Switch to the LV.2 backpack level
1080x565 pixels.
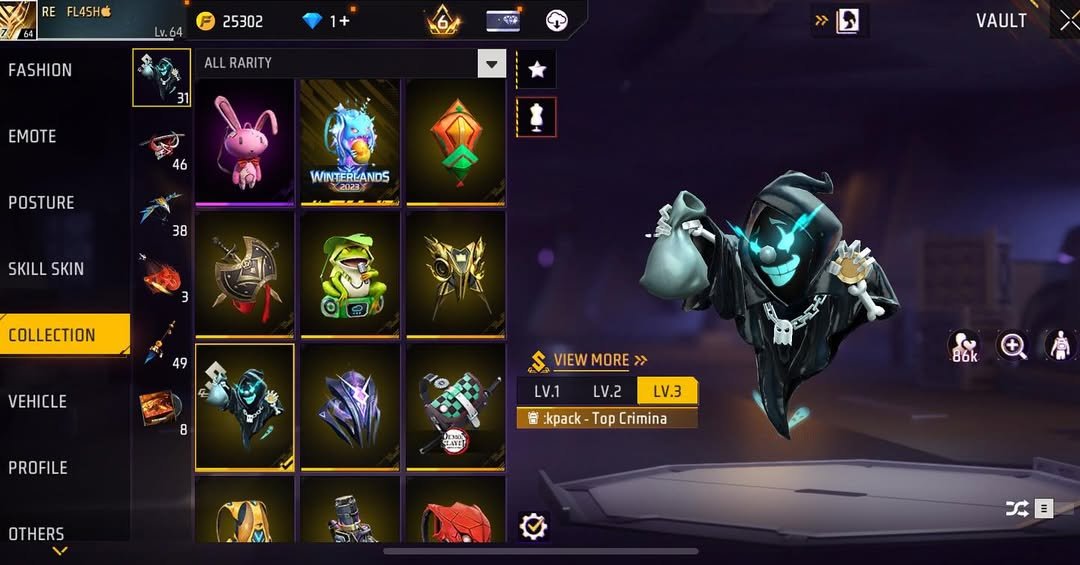607,391
